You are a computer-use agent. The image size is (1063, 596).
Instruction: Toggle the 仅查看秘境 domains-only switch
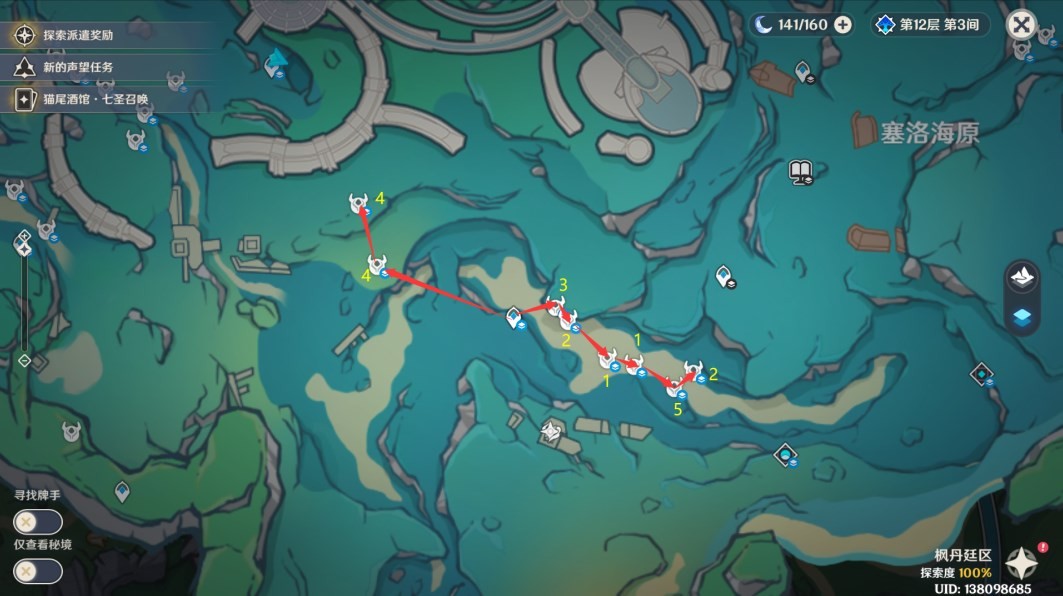pos(38,571)
